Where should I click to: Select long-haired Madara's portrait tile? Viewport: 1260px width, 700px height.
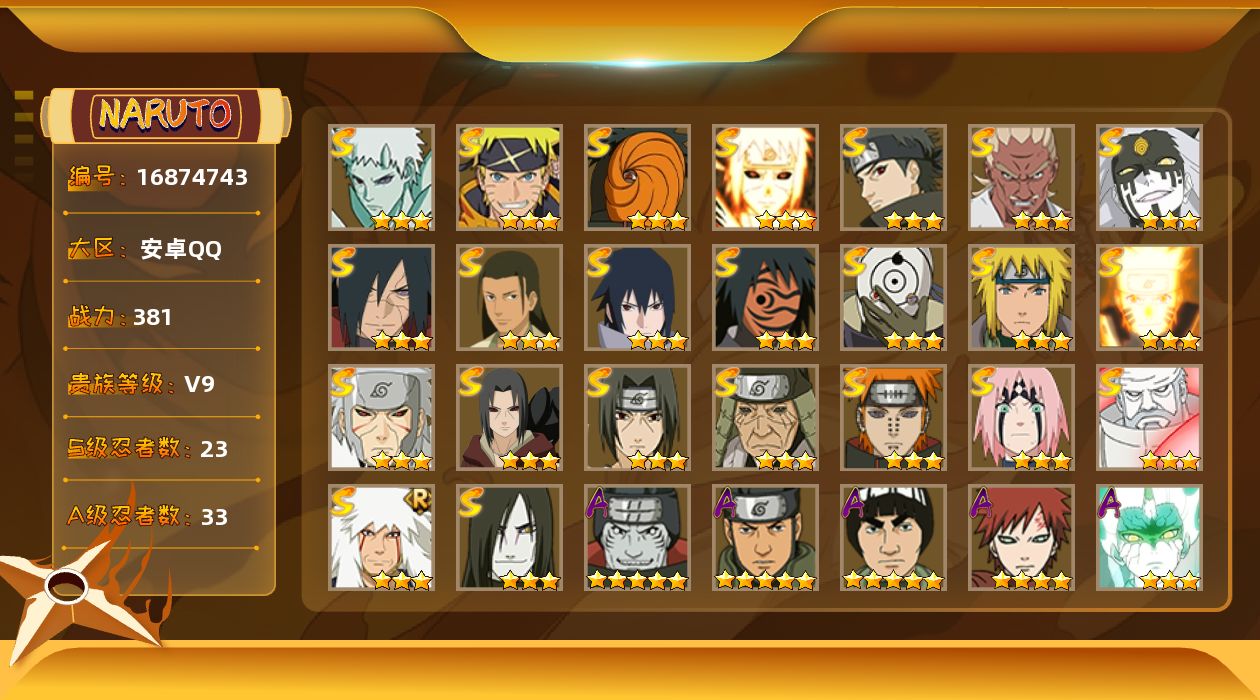(381, 297)
